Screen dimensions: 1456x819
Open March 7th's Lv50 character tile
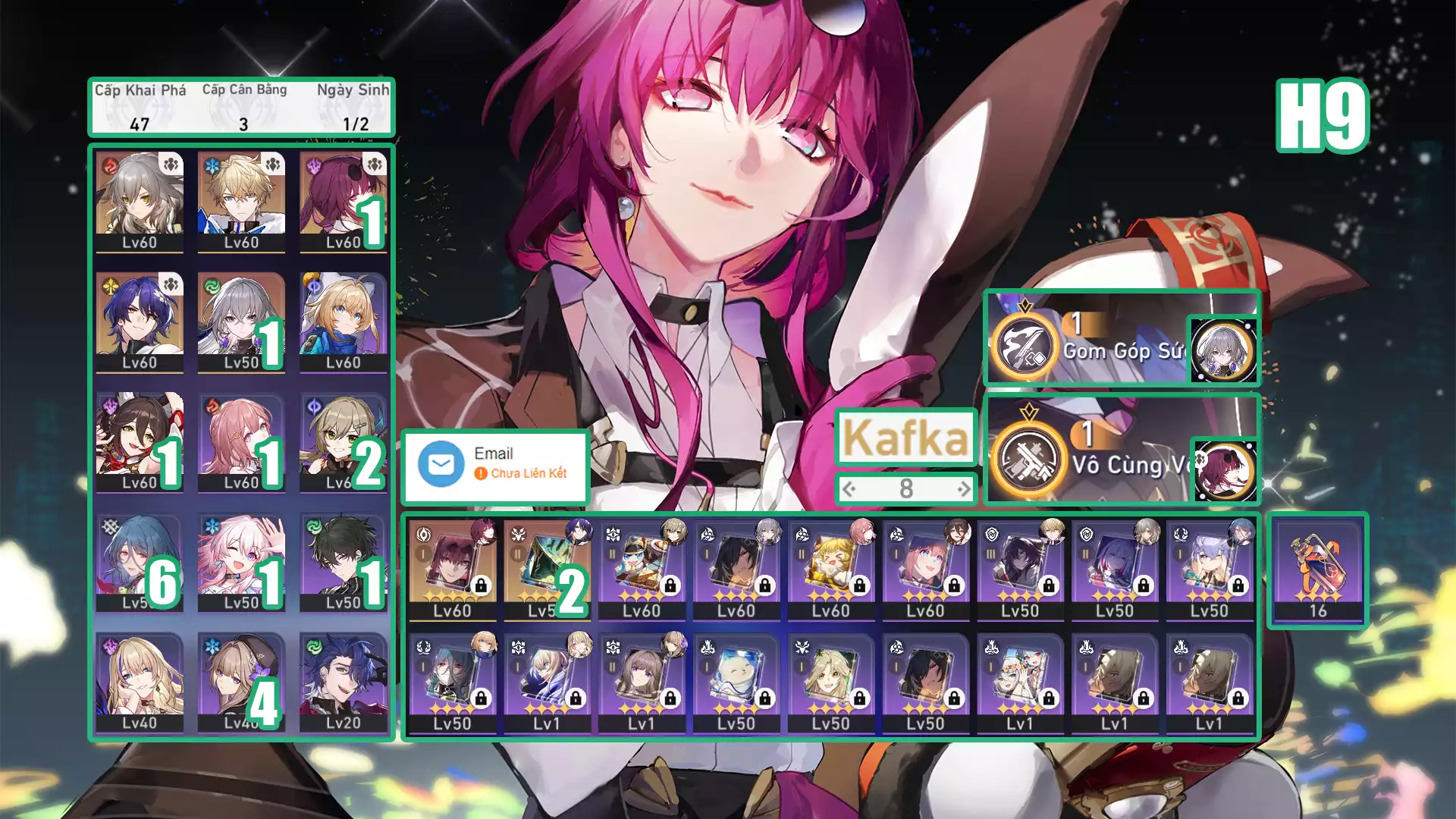(241, 562)
